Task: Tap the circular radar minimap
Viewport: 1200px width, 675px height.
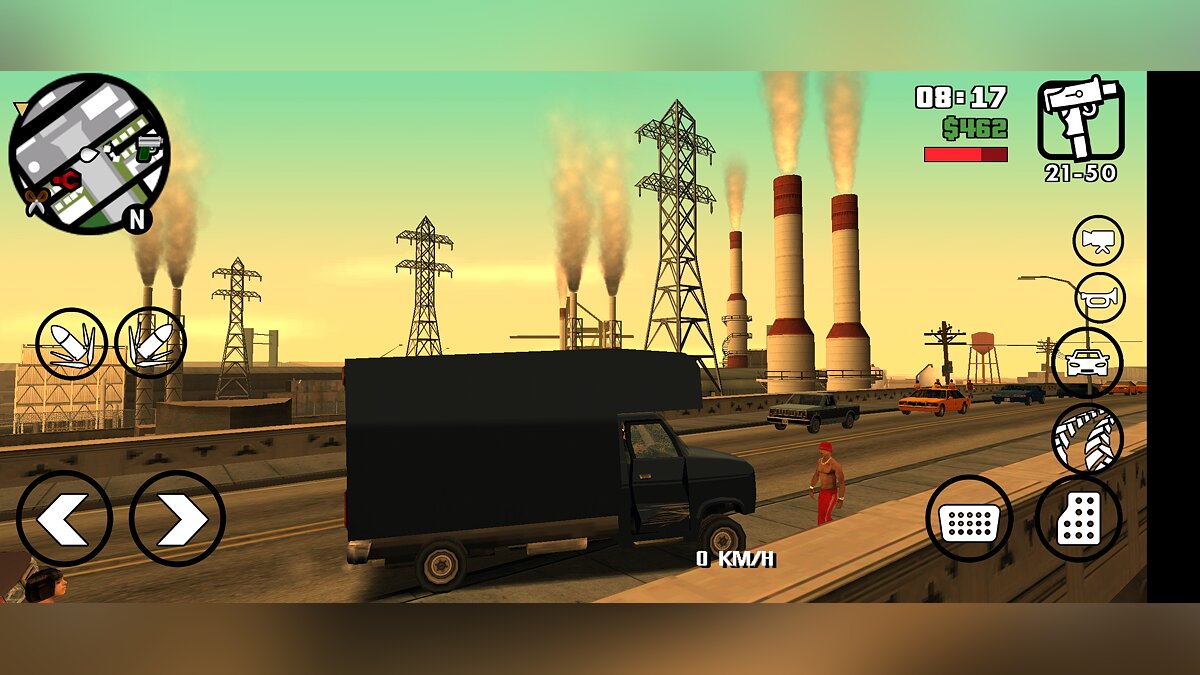Action: coord(88,153)
